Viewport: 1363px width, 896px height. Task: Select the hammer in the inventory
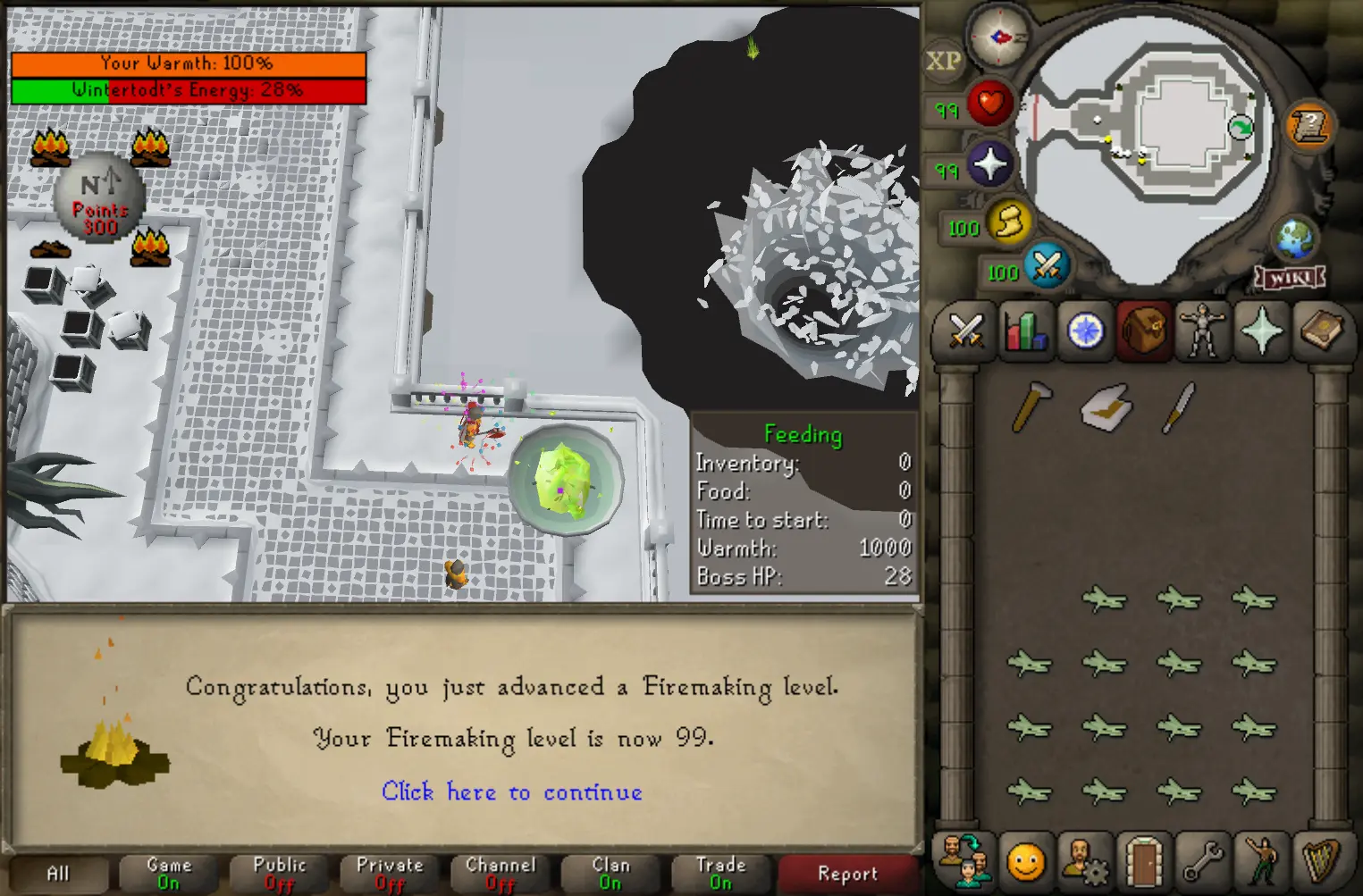(x=1031, y=406)
